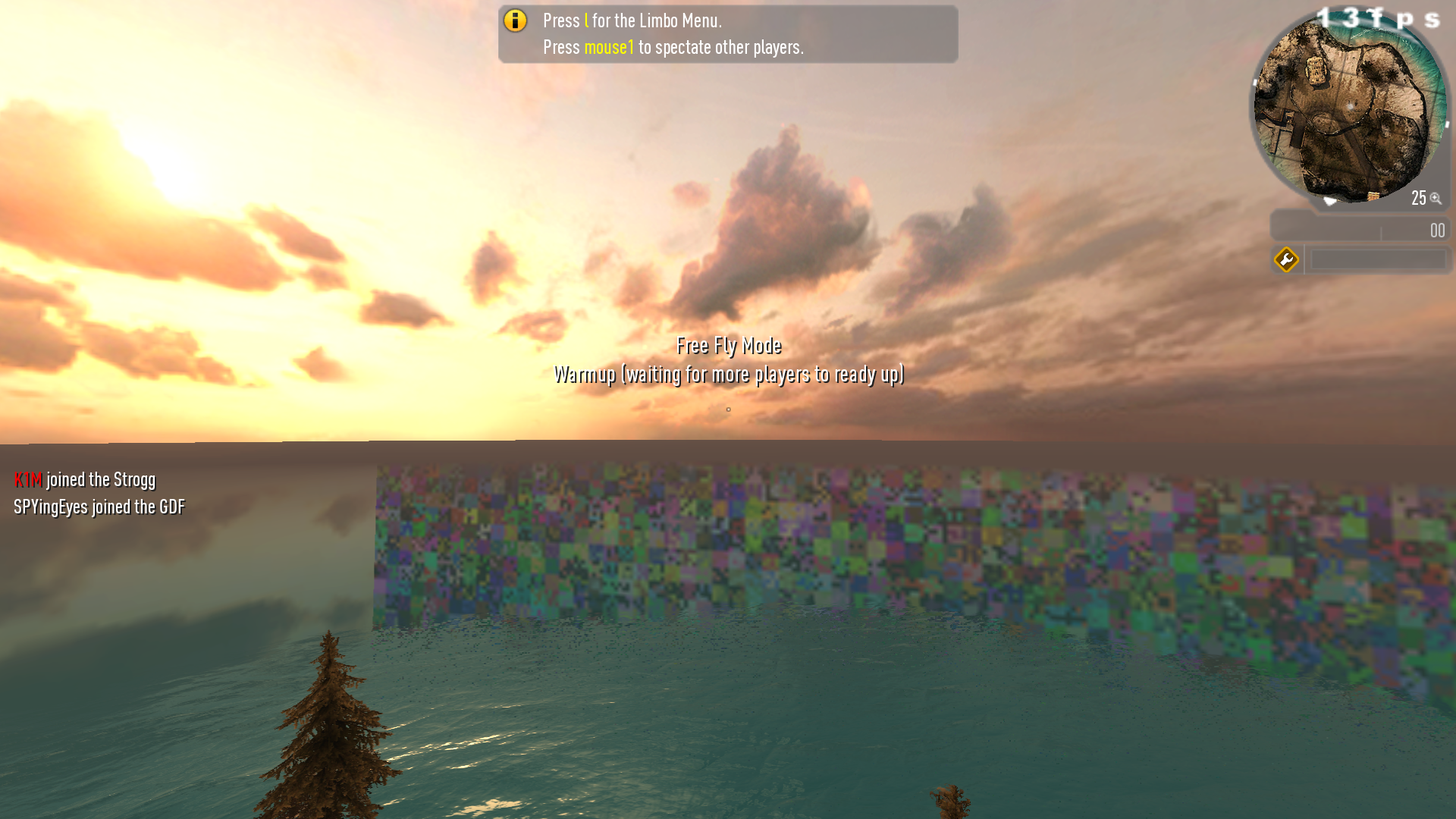
Task: Click the circular minimap
Action: pyautogui.click(x=1350, y=110)
